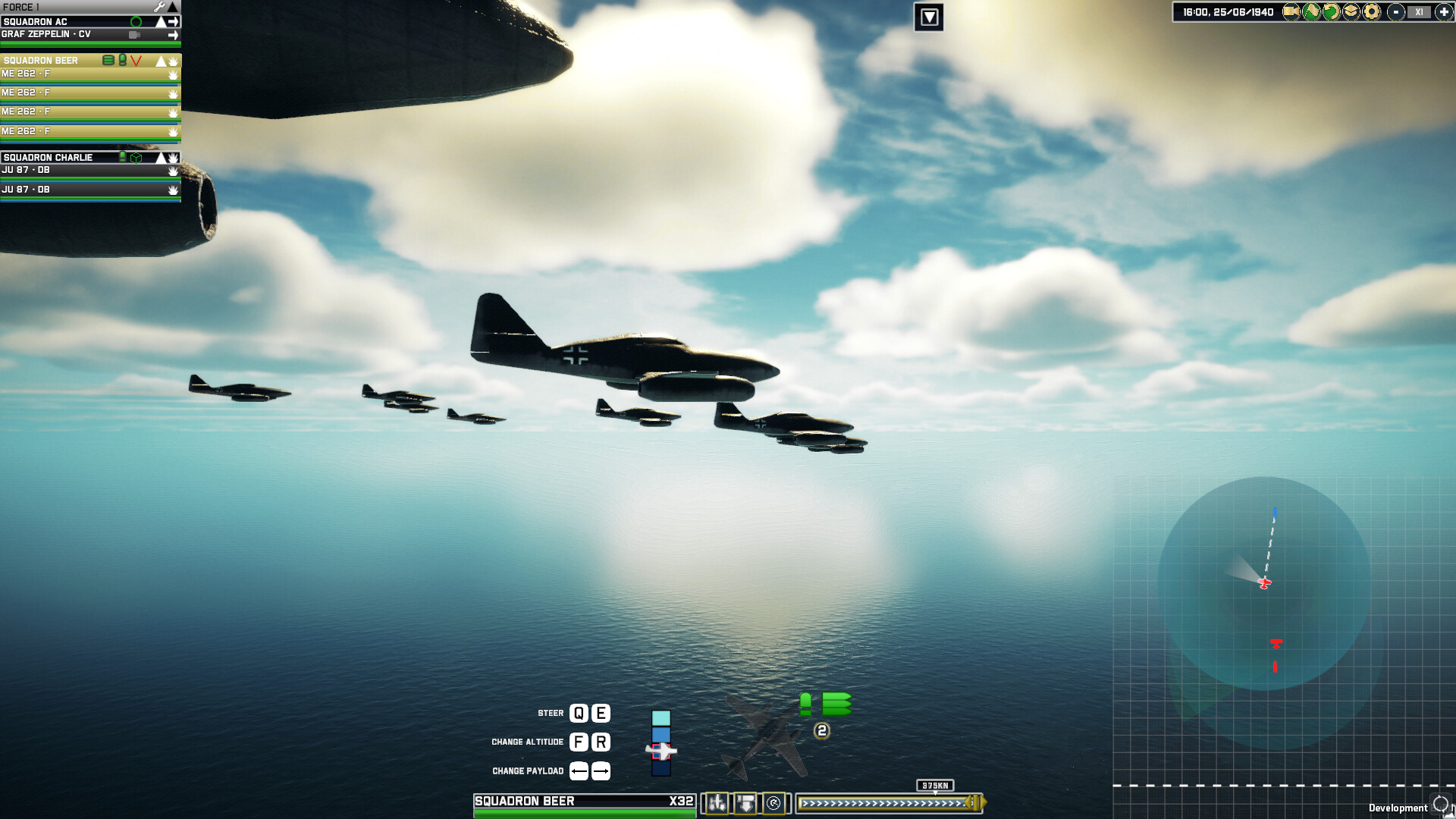Click the green flag icon near the clock

point(1311,11)
